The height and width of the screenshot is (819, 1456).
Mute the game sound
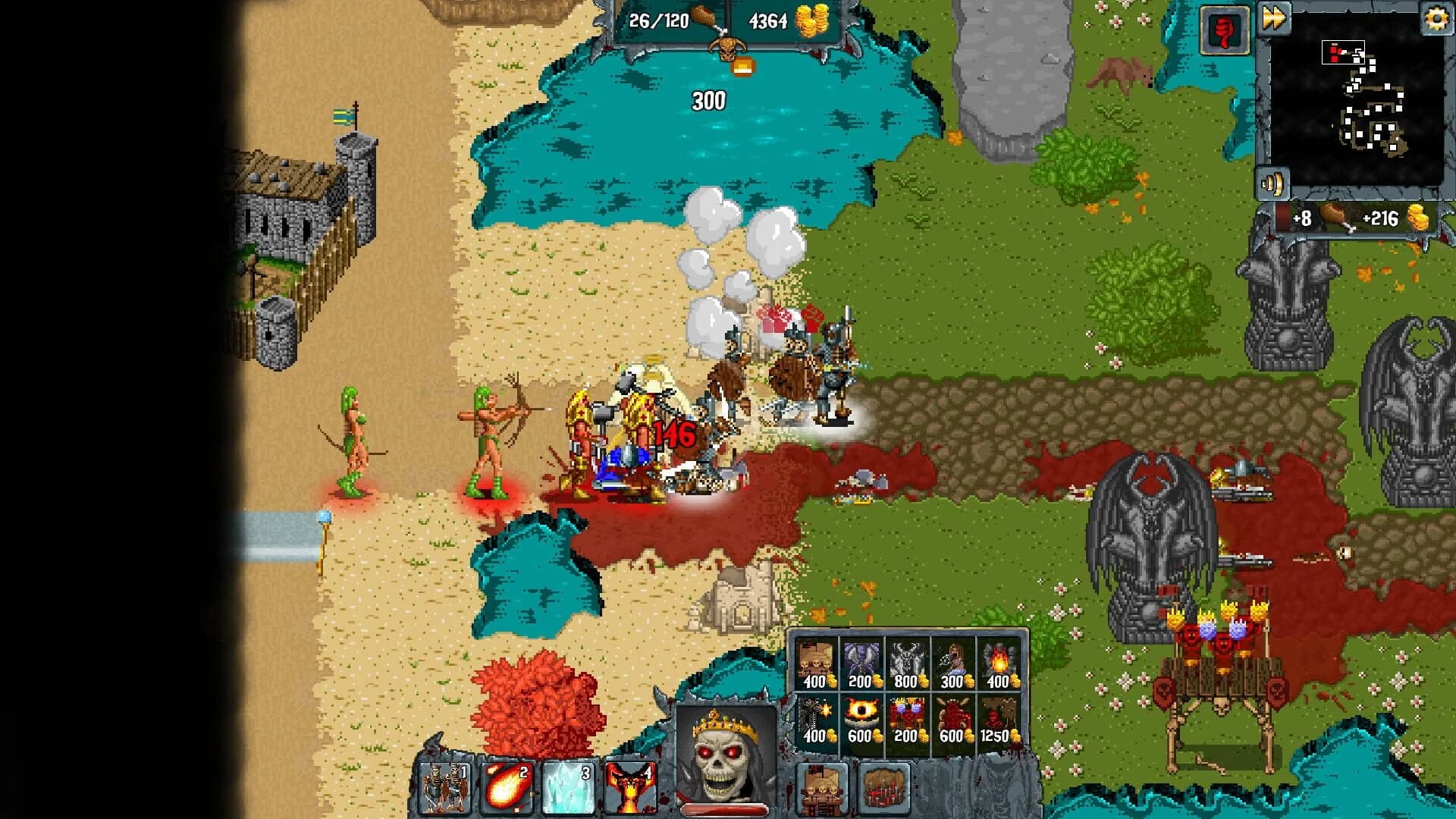[x=1273, y=182]
